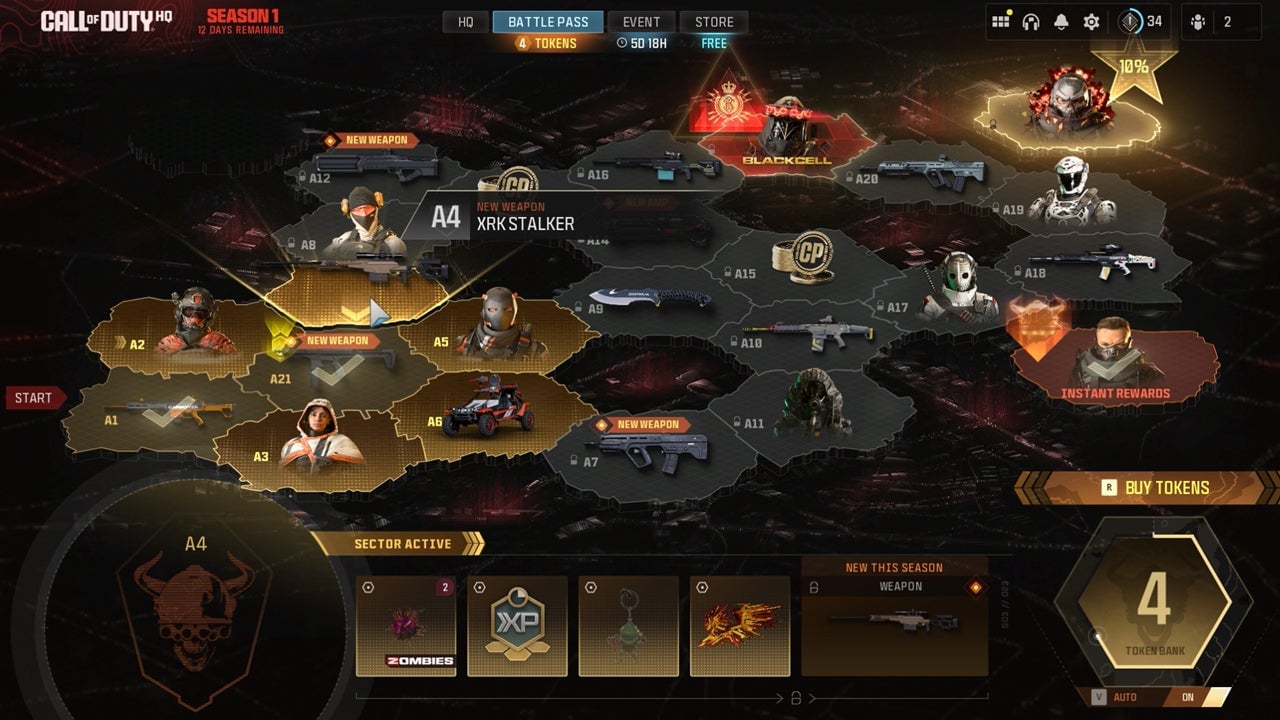Image resolution: width=1280 pixels, height=720 pixels.
Task: Click the headset audio icon
Action: (1030, 19)
